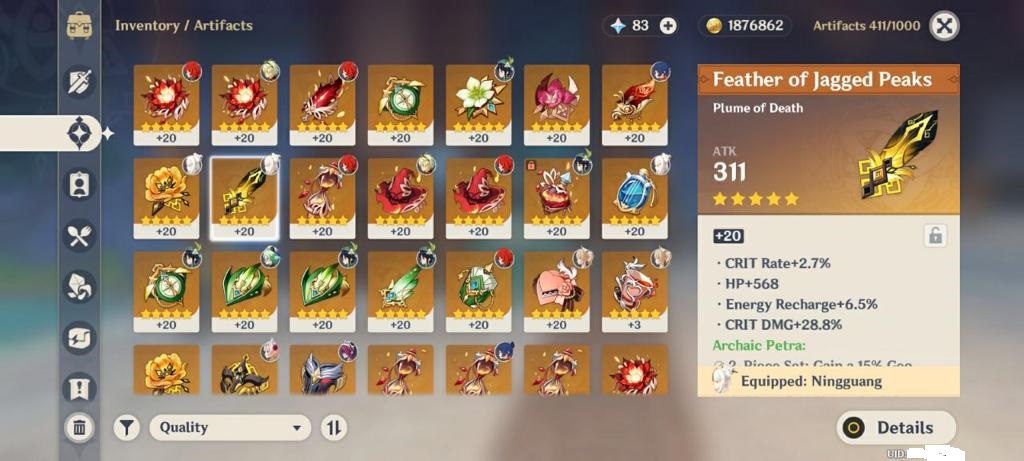Viewport: 1024px width, 461px height.
Task: Switch to the Food tab
Action: tap(80, 235)
